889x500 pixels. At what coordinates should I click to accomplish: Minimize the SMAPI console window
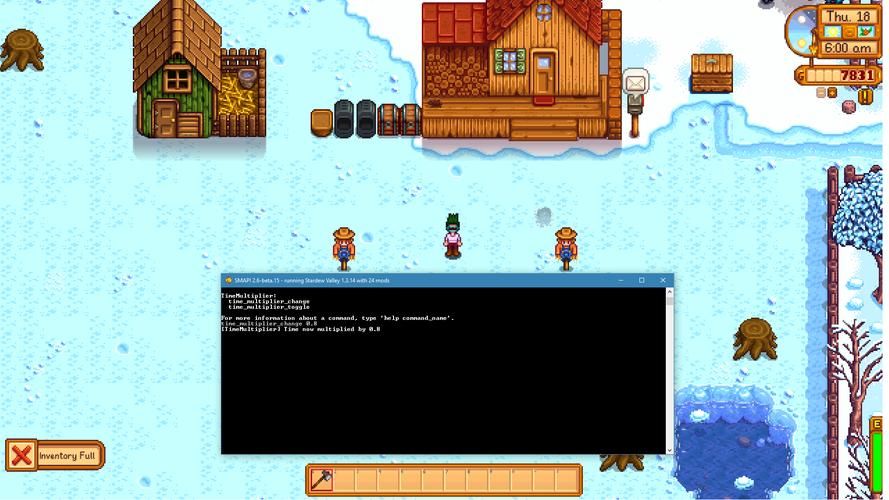click(x=619, y=280)
